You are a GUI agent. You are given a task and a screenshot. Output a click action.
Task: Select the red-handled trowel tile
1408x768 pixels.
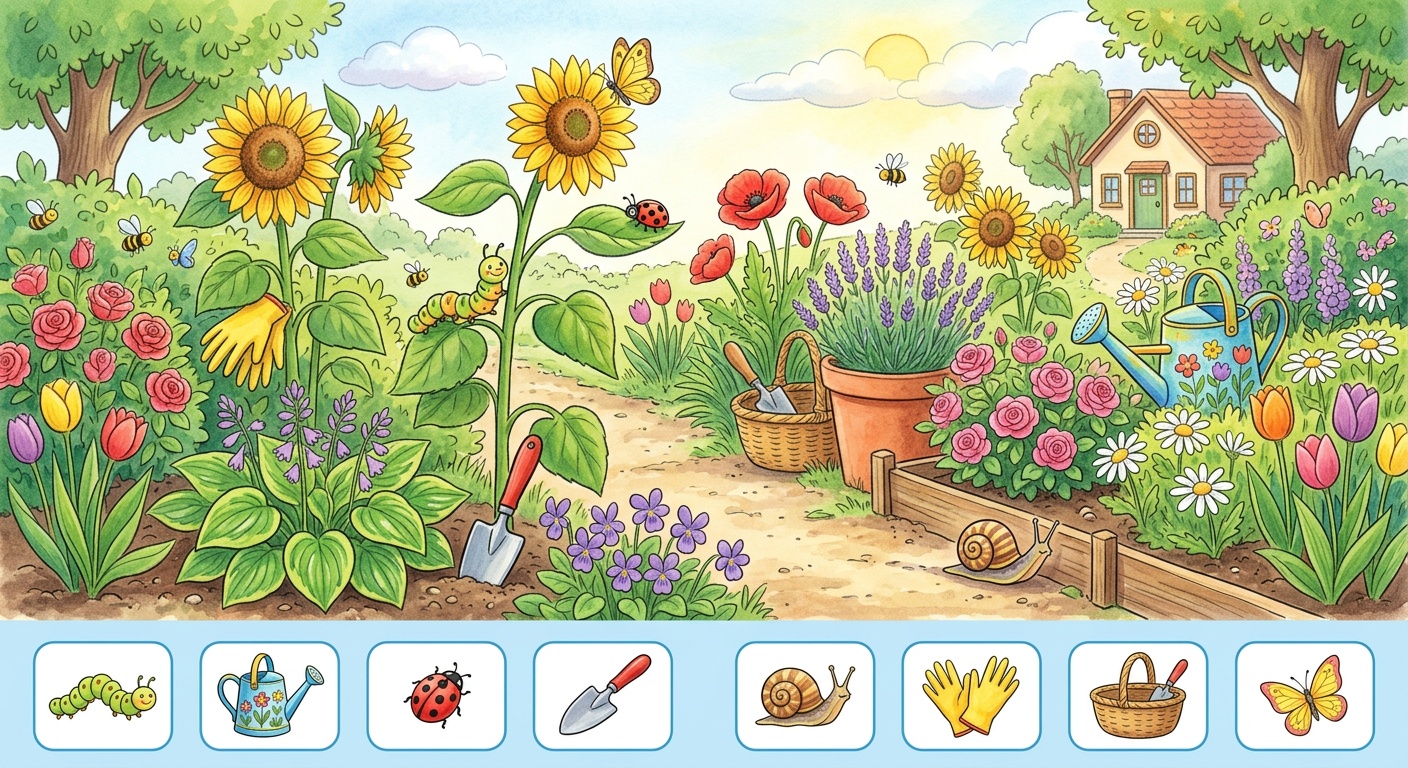603,695
